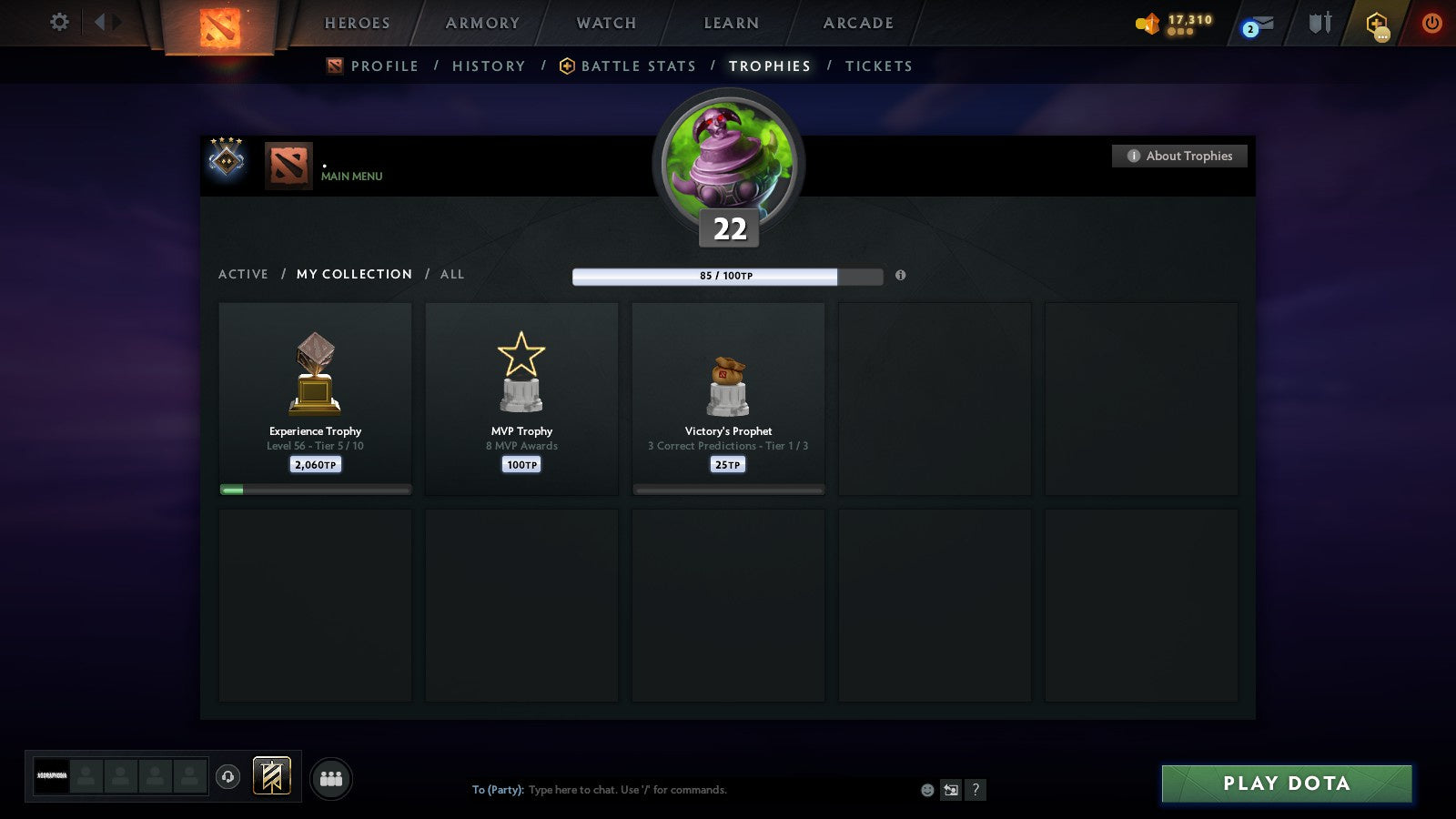The image size is (1456, 819).
Task: Expand the ALL trophies view
Action: coord(452,274)
